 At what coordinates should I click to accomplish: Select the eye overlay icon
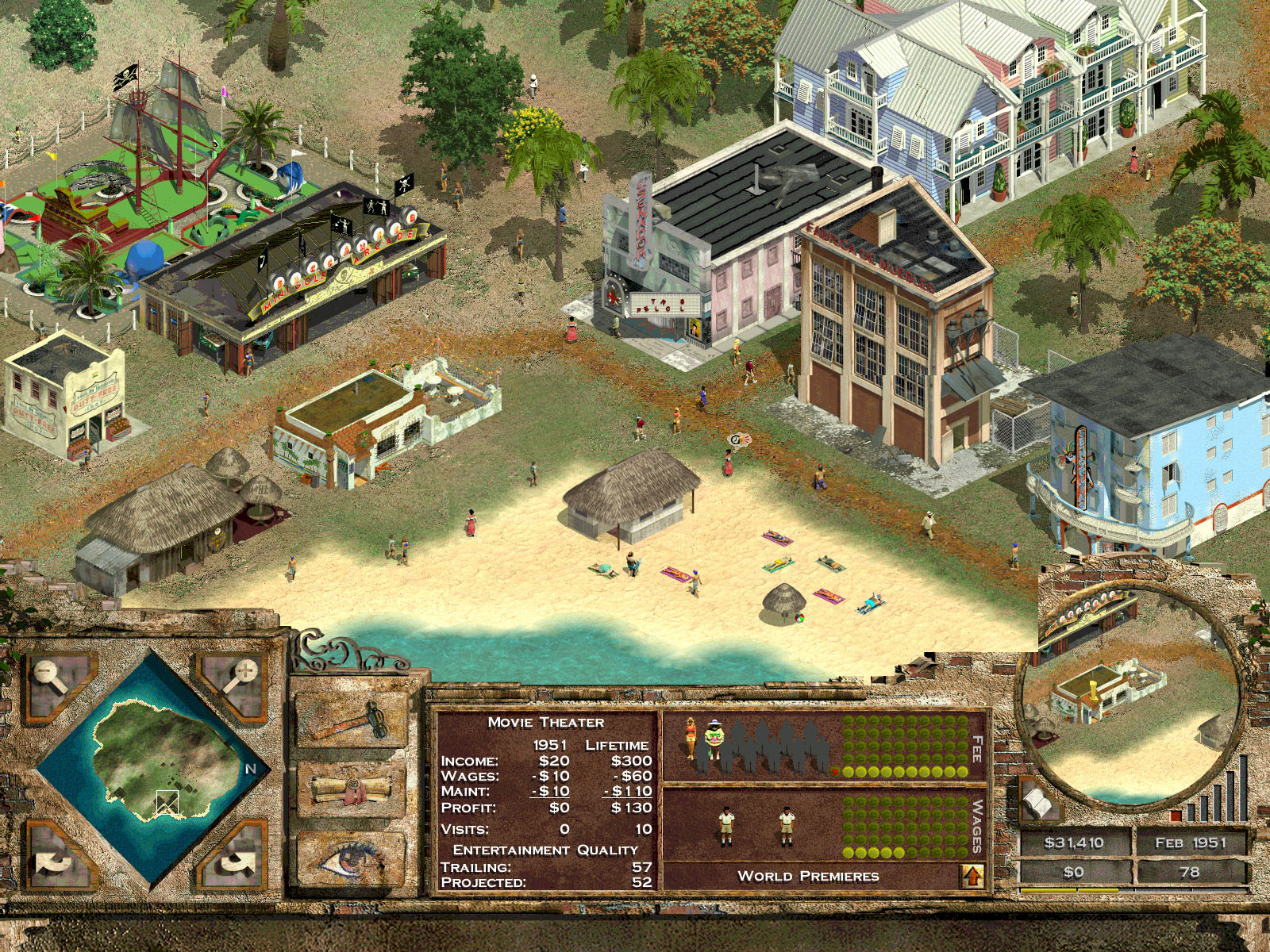349,861
